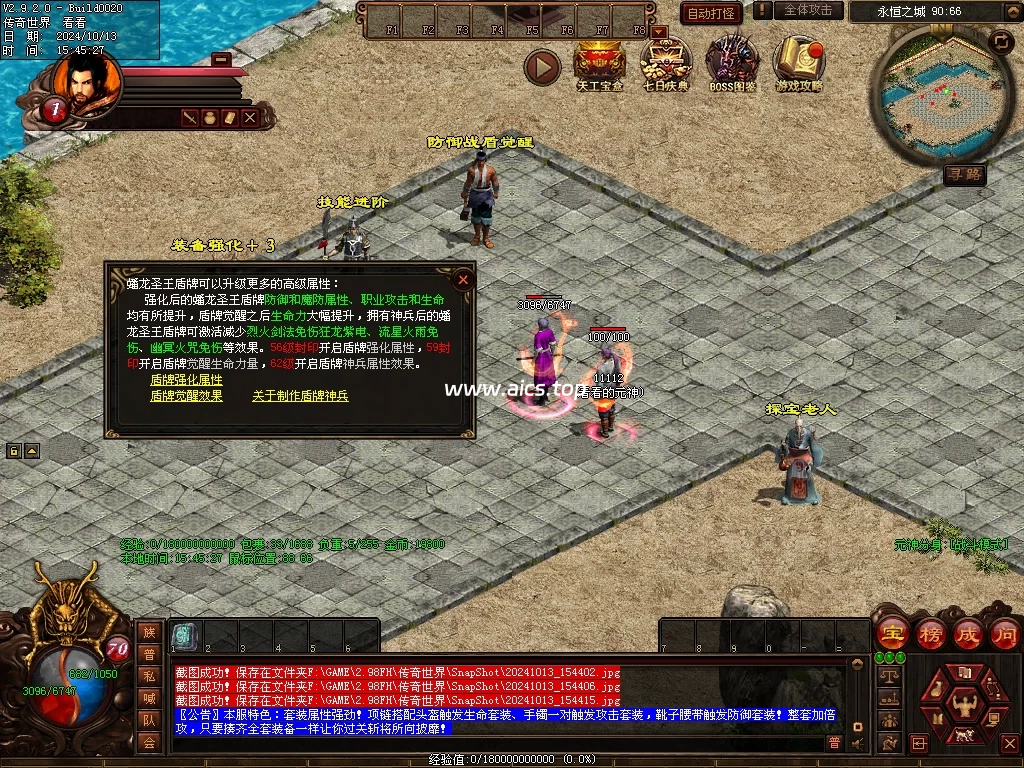The width and height of the screenshot is (1024, 768).
Task: Open the 宝 treasure shop orb
Action: point(892,634)
